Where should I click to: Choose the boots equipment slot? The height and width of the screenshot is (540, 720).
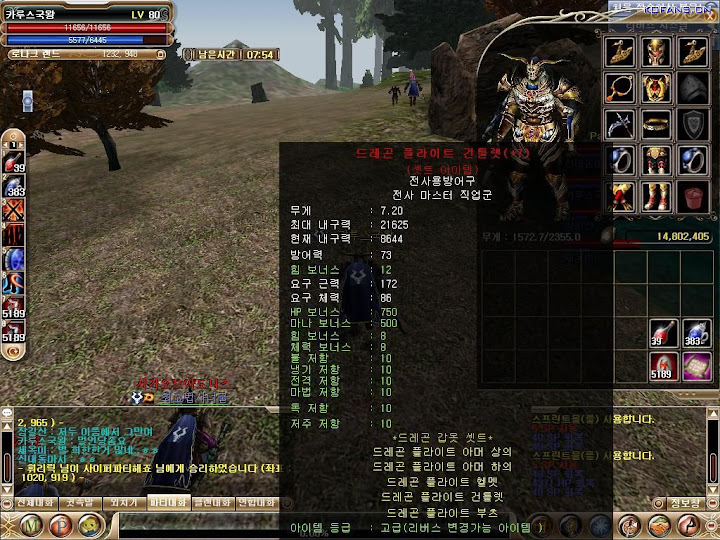[658, 195]
